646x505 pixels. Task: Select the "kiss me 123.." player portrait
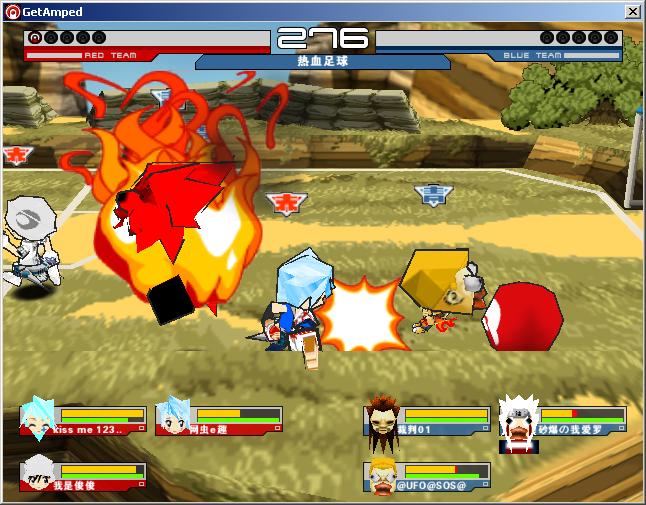pos(39,418)
